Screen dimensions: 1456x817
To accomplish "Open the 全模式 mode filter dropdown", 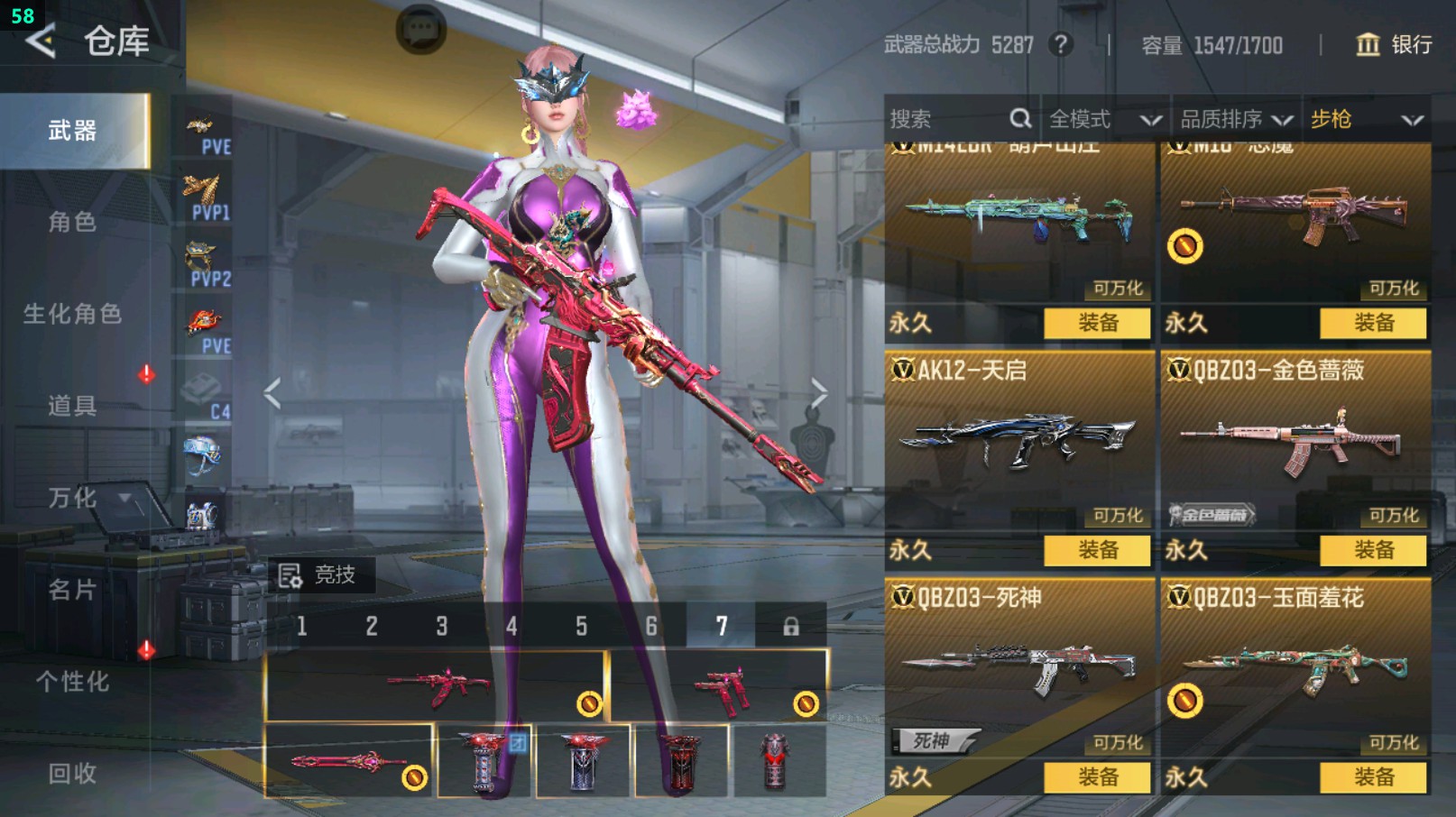I will (x=1103, y=119).
